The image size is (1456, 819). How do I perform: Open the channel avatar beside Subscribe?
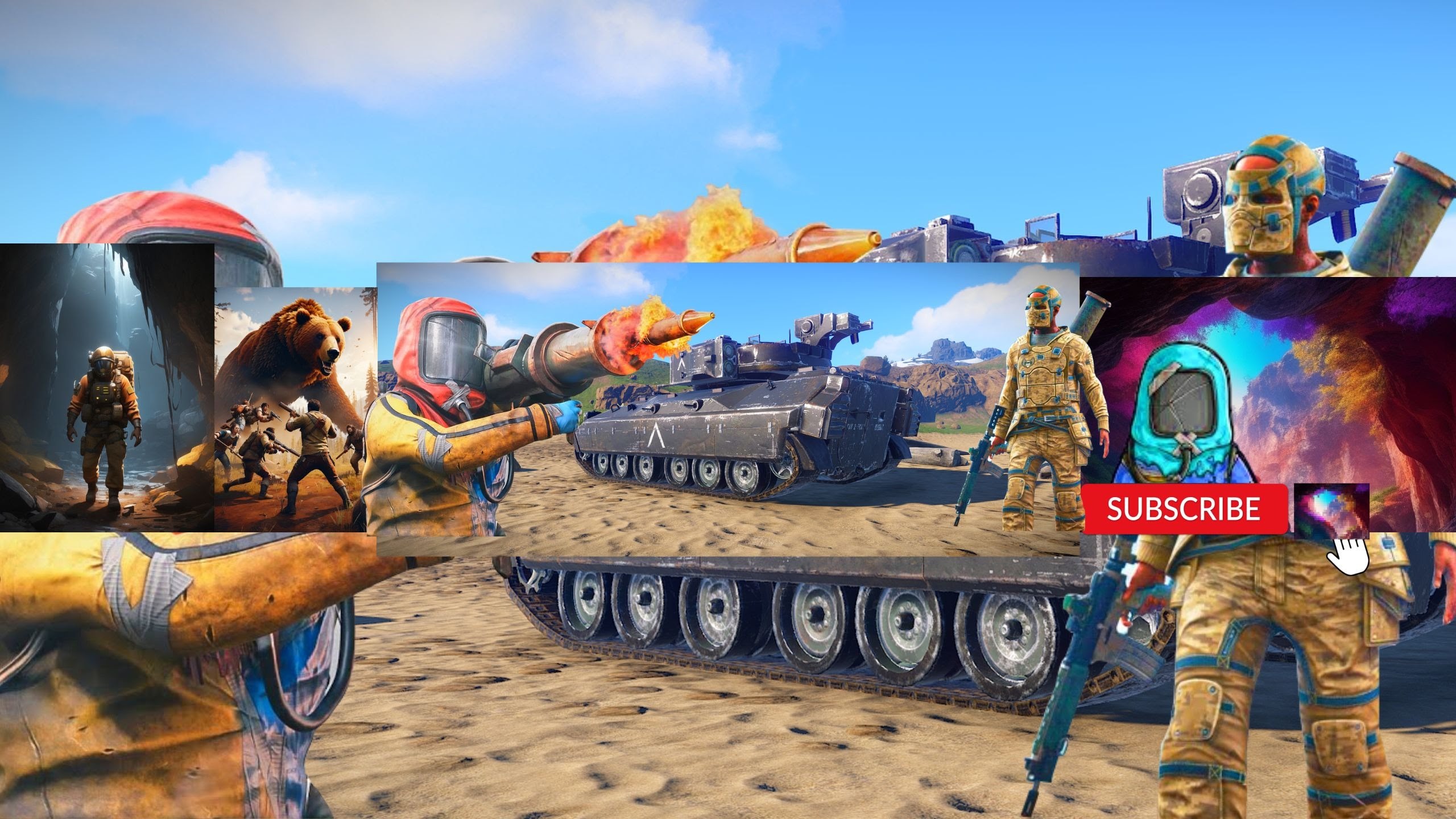point(1331,510)
